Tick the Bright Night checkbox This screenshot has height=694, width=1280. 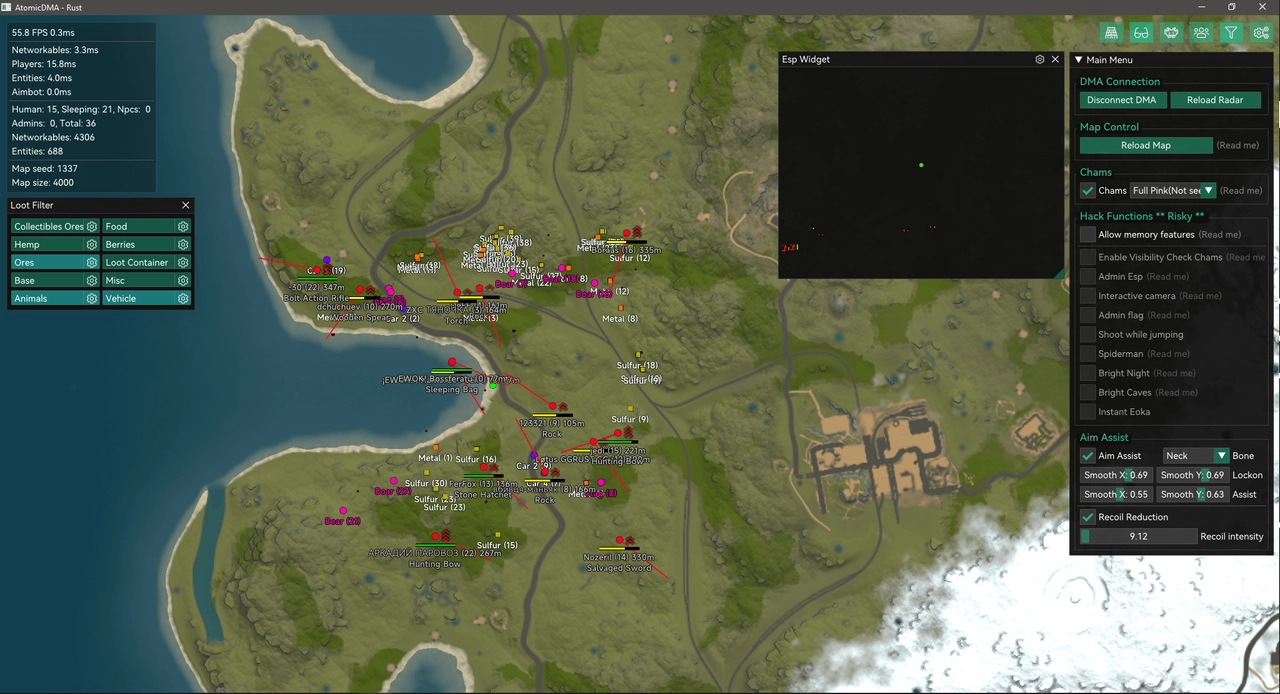click(1088, 373)
